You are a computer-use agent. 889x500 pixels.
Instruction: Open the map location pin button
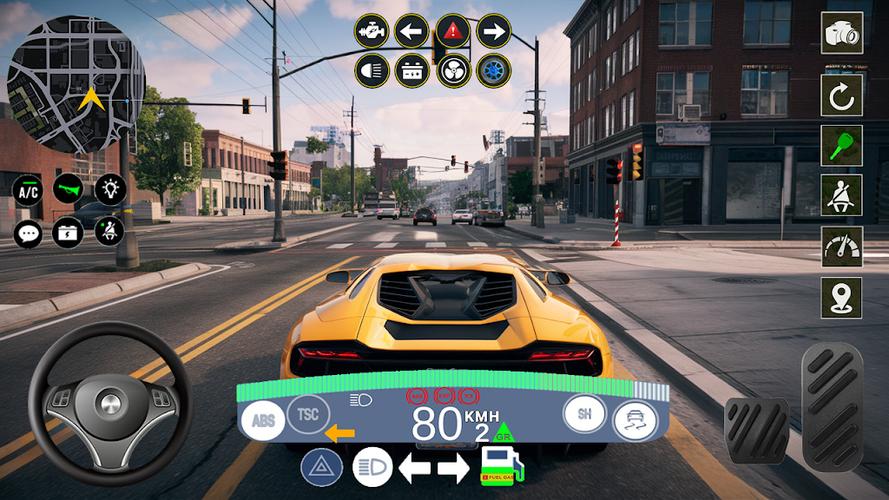pyautogui.click(x=841, y=297)
